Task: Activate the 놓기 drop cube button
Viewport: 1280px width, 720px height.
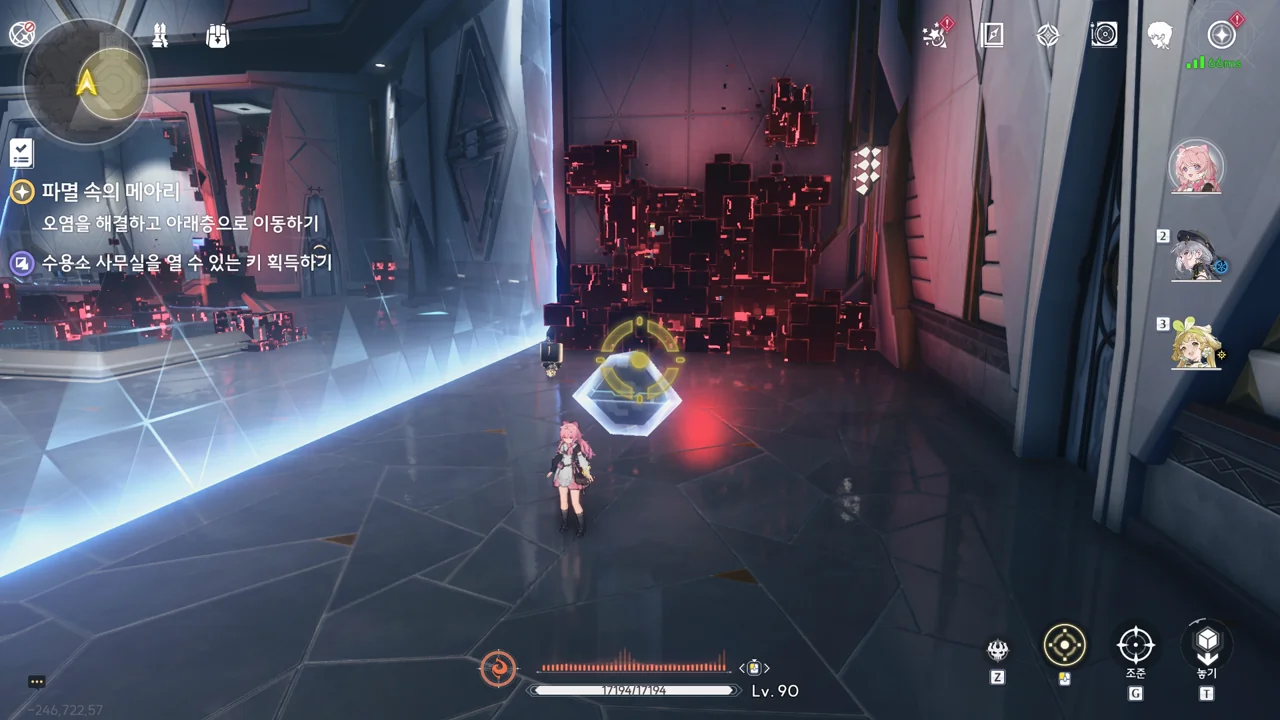Action: pyautogui.click(x=1207, y=645)
